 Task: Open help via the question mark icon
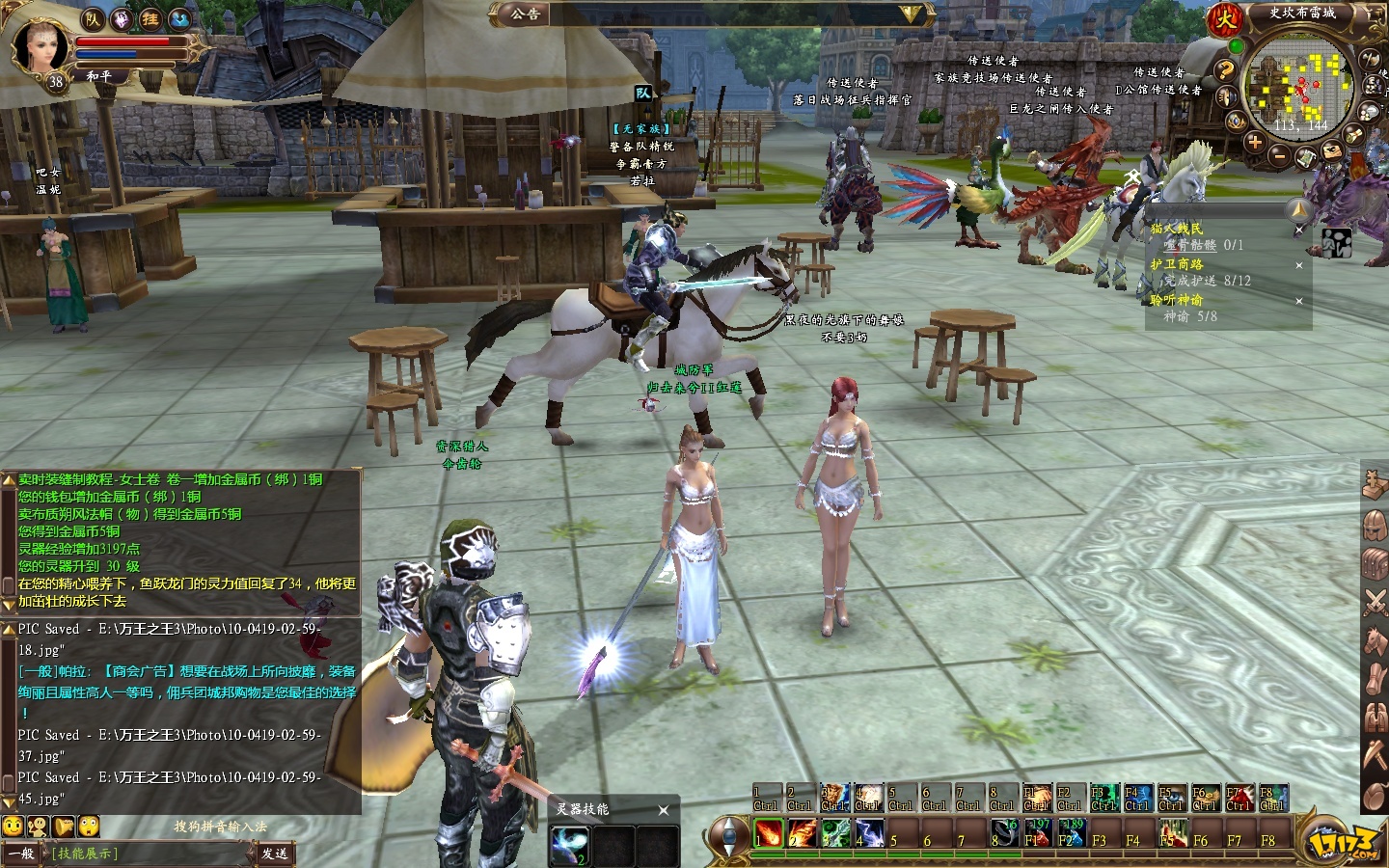tap(1224, 70)
